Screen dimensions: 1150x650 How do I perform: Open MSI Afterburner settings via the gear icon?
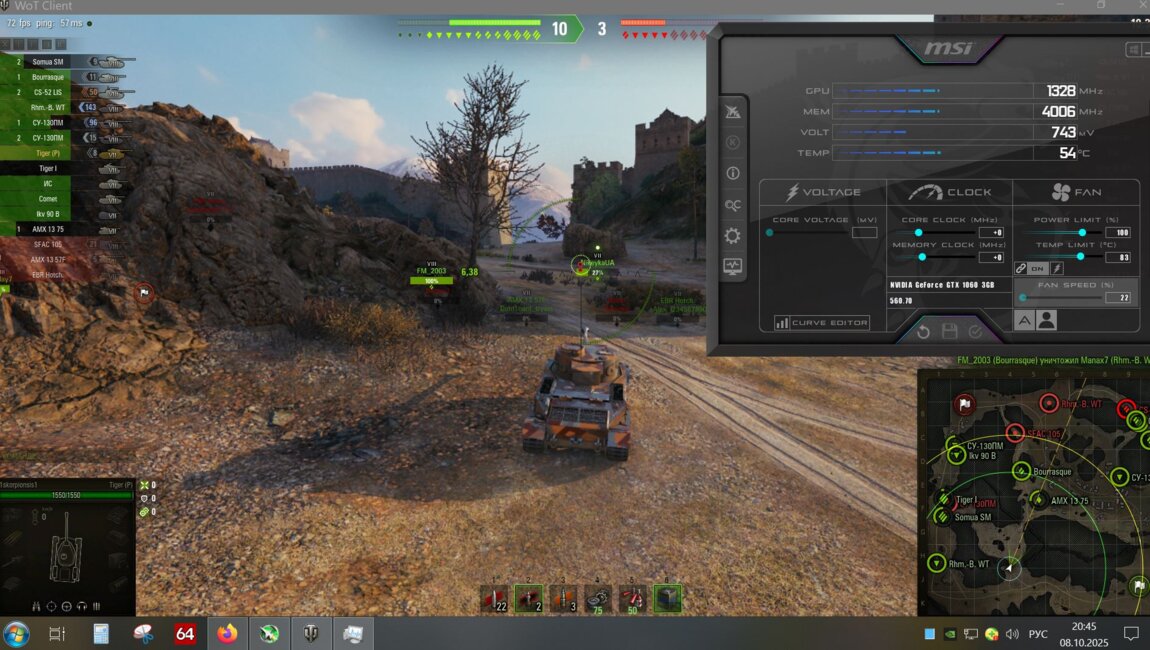733,236
